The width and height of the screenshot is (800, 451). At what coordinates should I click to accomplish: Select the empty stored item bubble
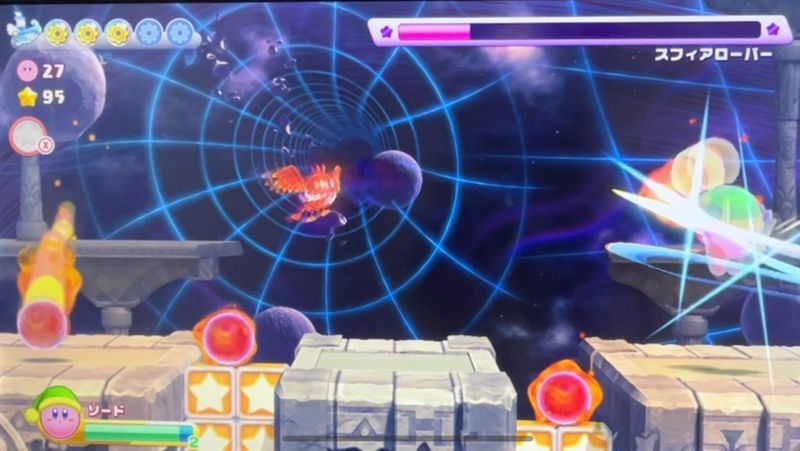pyautogui.click(x=27, y=135)
